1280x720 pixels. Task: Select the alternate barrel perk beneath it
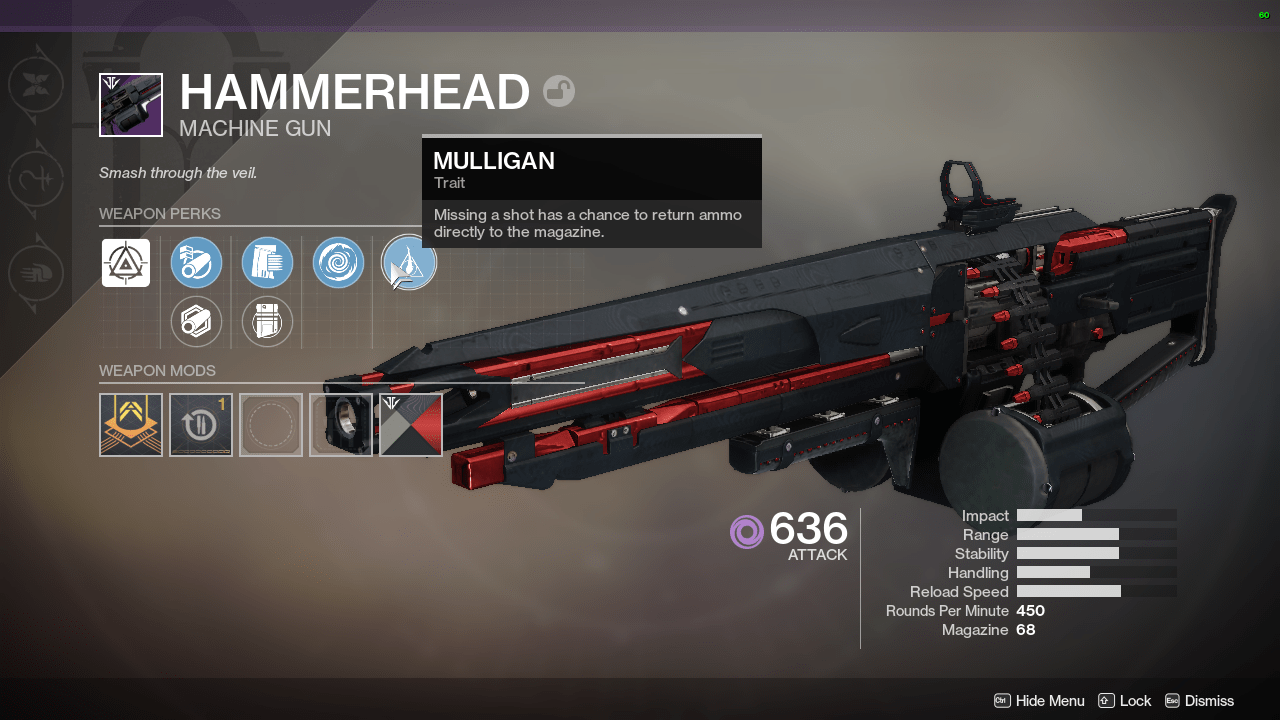tap(196, 321)
